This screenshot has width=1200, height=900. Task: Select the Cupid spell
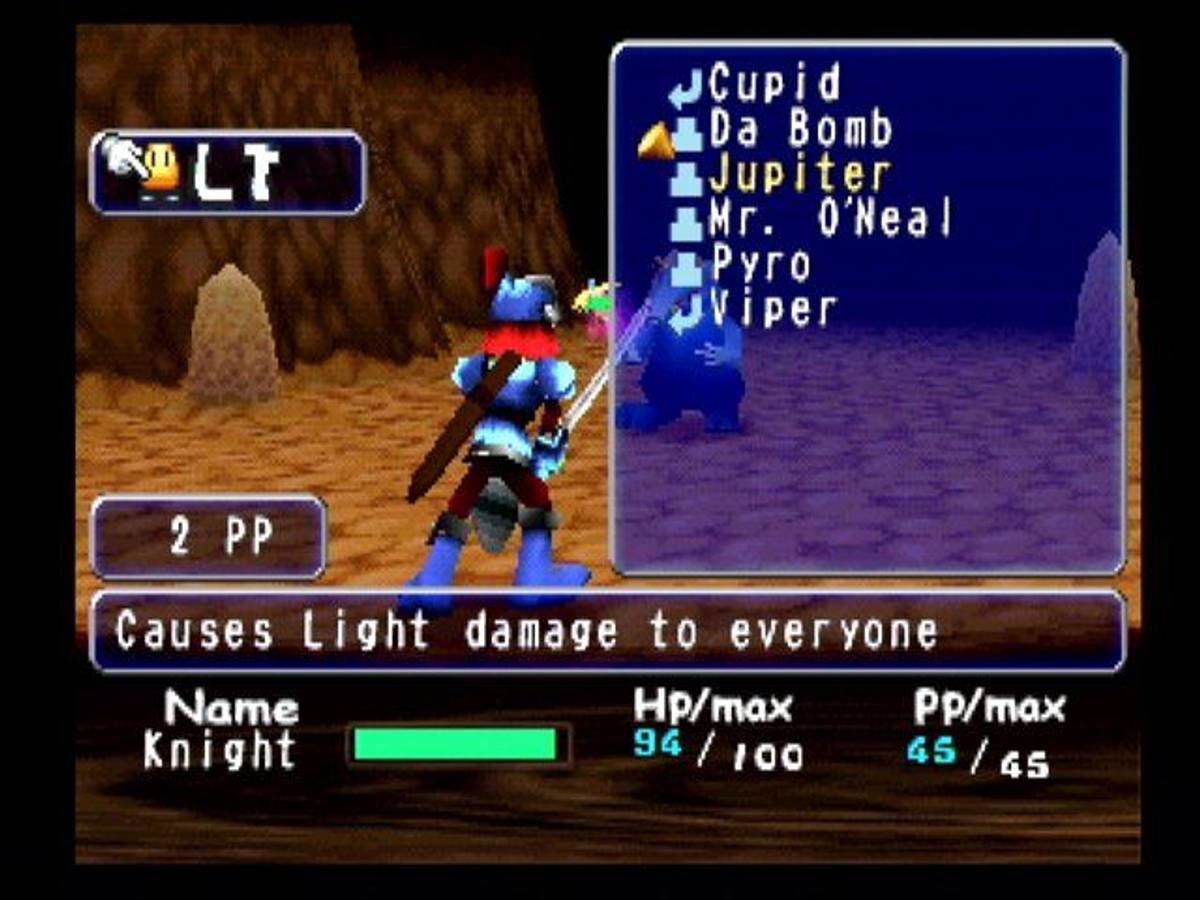pyautogui.click(x=774, y=86)
